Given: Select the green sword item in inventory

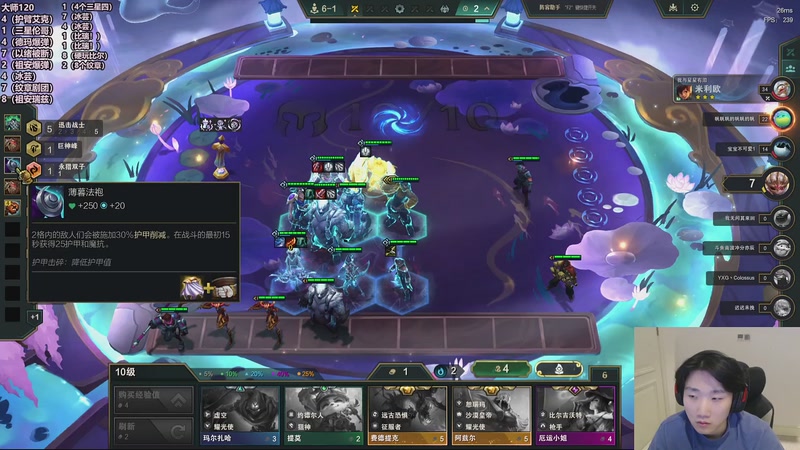Looking at the screenshot, I should click(12, 123).
